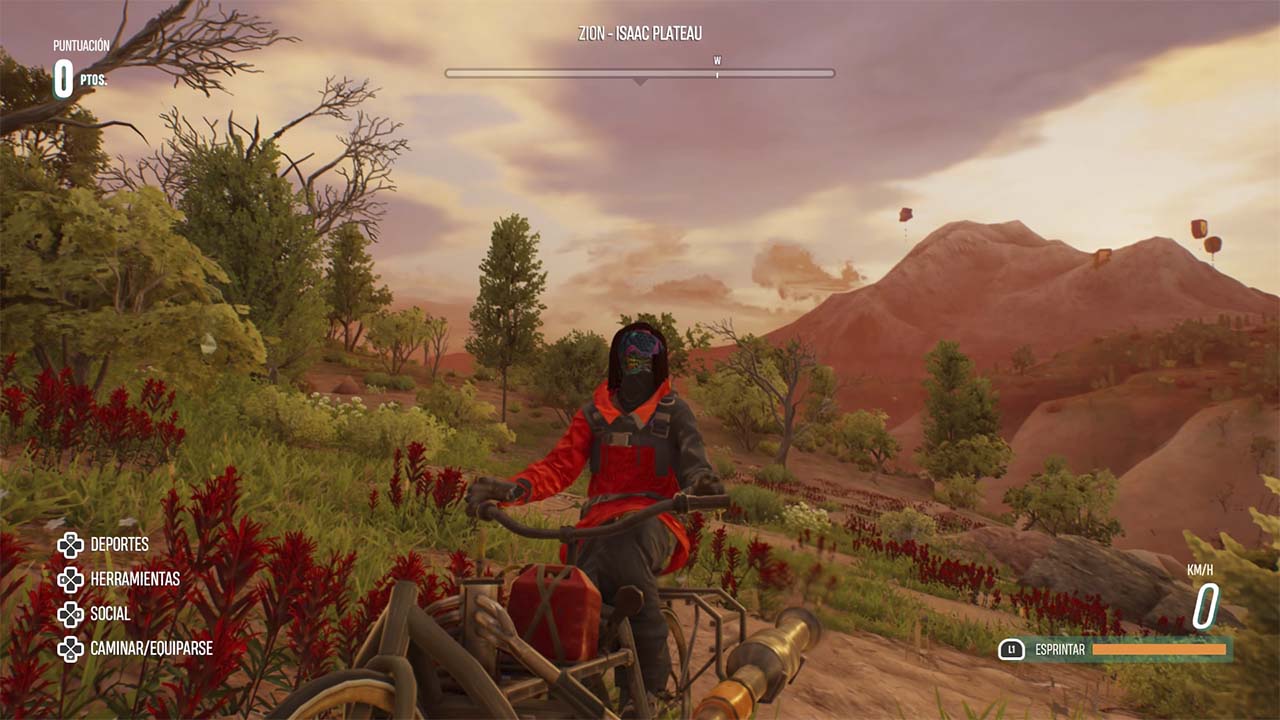This screenshot has height=720, width=1280.
Task: Select the Herramientas menu entry
Action: coord(134,579)
